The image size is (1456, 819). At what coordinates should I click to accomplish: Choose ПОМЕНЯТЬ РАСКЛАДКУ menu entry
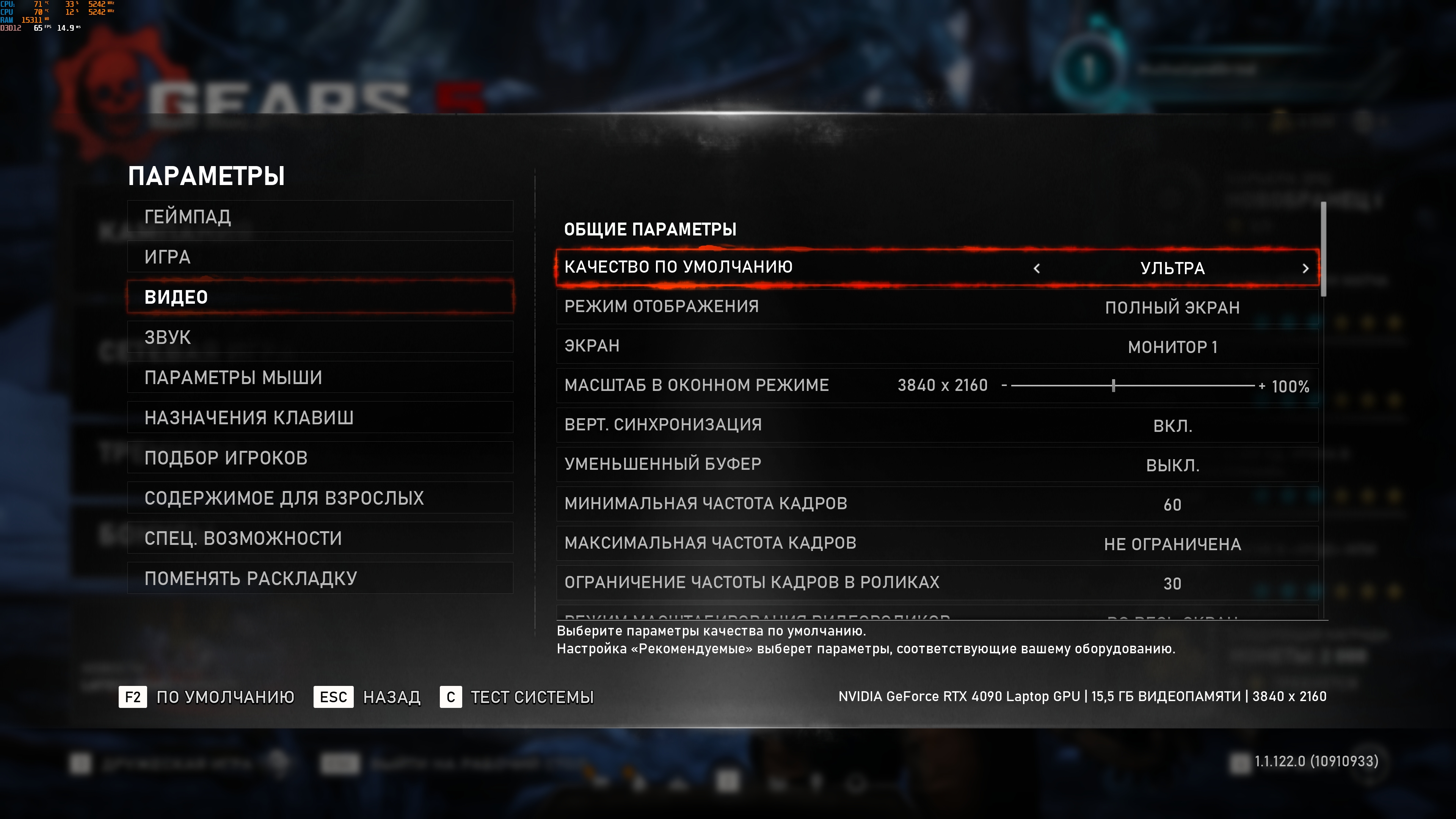pos(320,577)
